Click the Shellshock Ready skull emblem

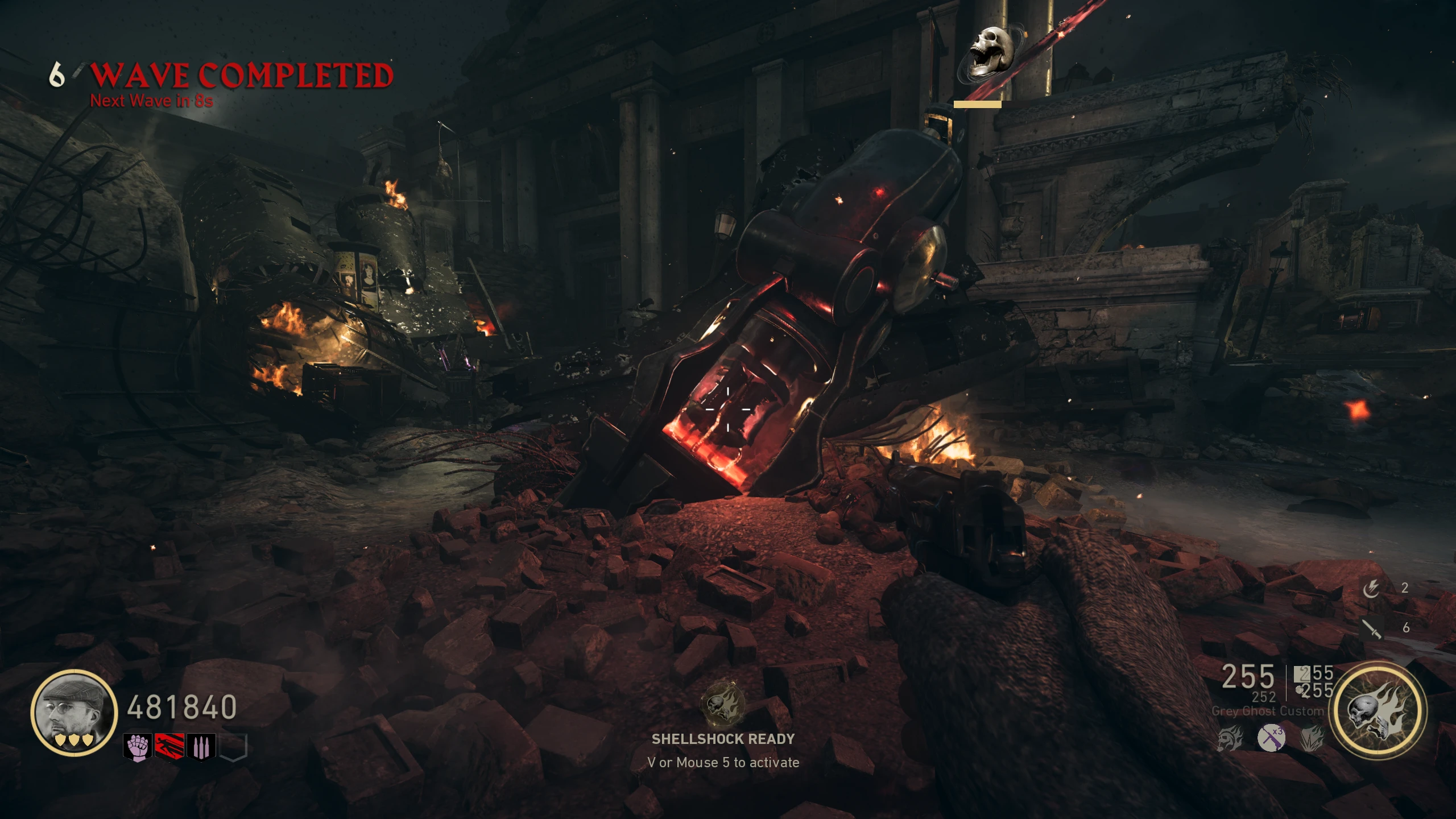click(x=723, y=705)
